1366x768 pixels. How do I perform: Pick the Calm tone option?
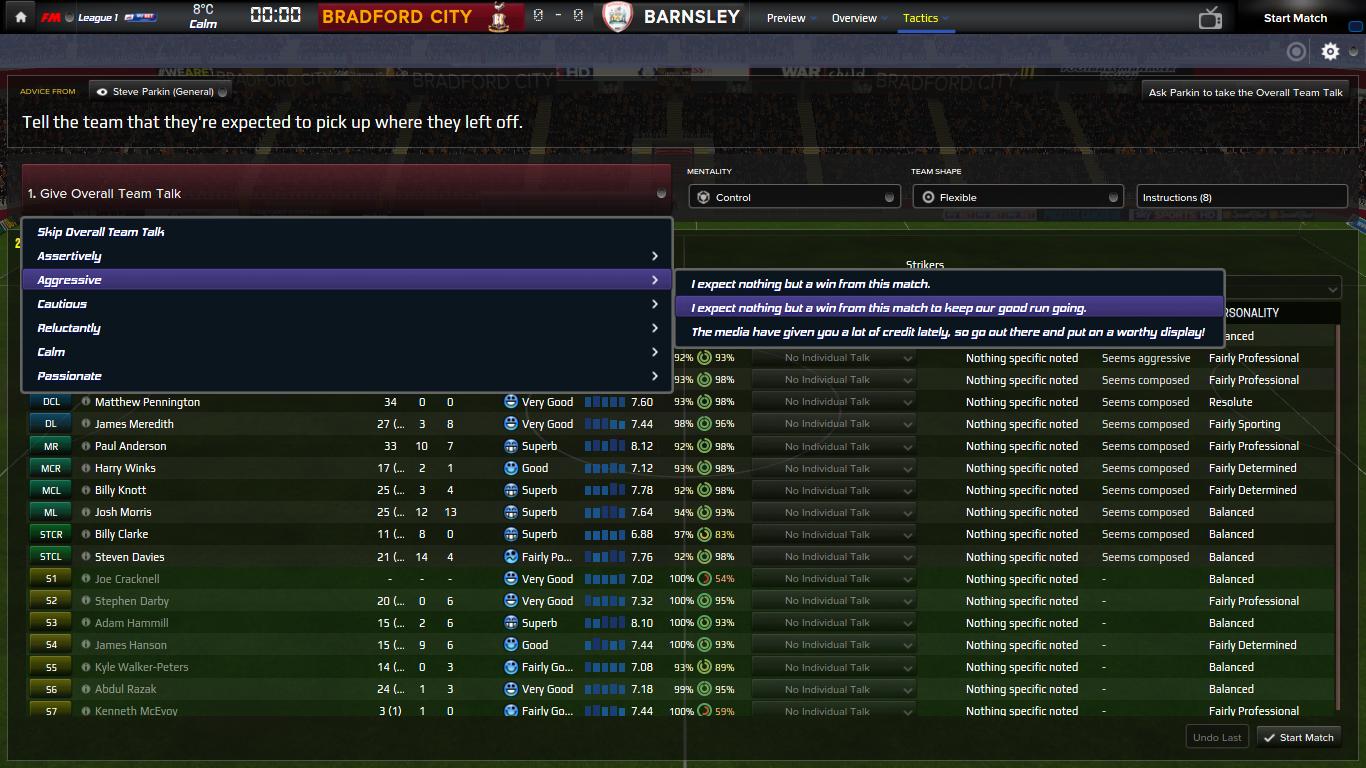point(51,352)
